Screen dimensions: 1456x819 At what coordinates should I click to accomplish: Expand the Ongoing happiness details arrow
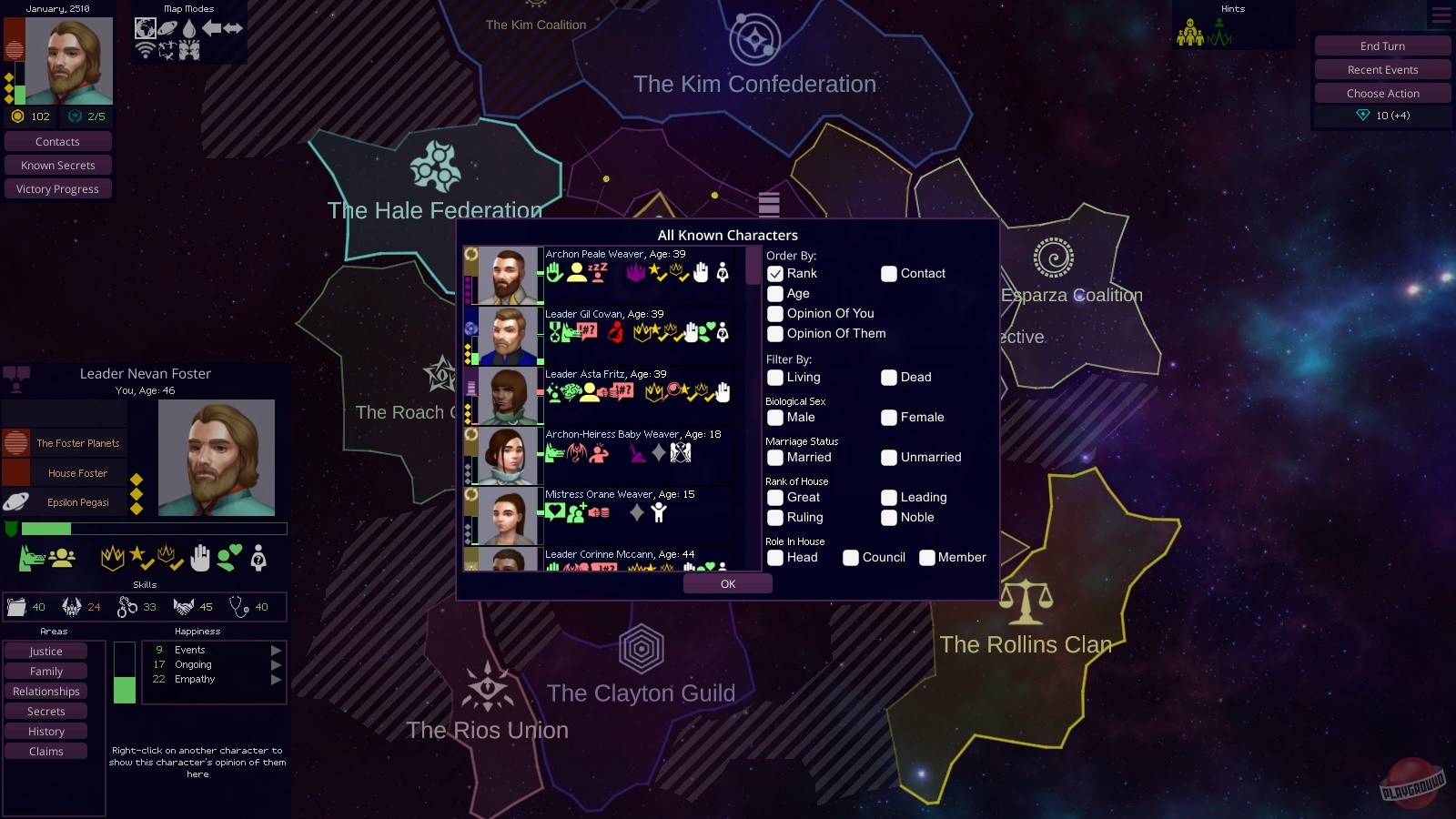tap(276, 664)
